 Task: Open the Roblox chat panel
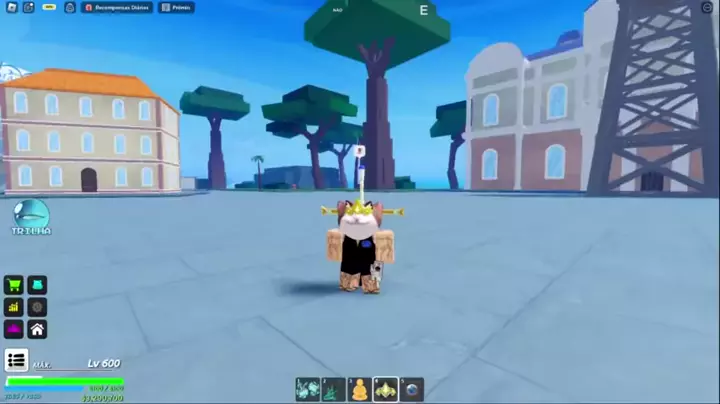(28, 8)
